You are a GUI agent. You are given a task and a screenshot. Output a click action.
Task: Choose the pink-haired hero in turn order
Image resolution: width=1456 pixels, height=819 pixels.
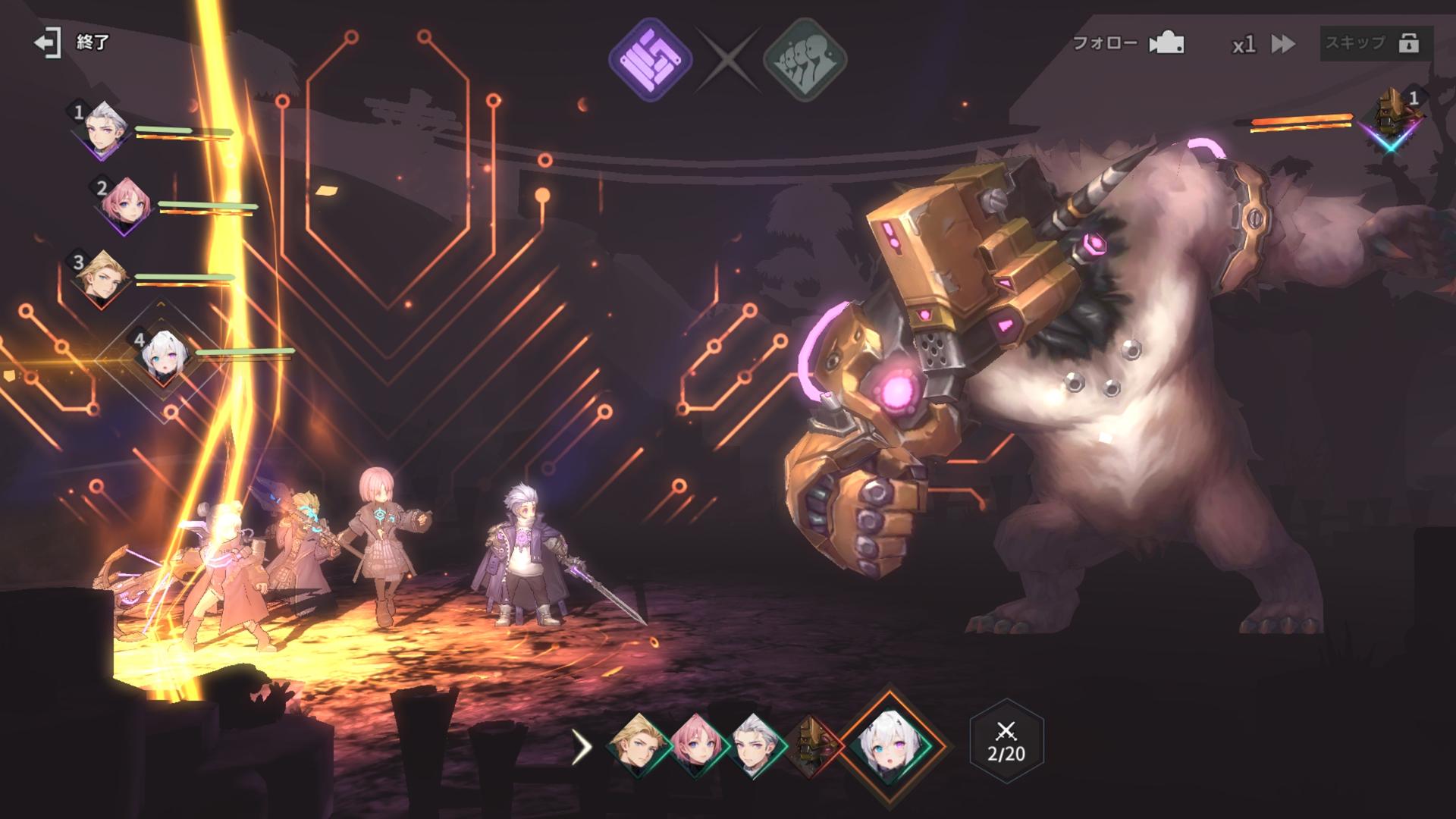[698, 745]
